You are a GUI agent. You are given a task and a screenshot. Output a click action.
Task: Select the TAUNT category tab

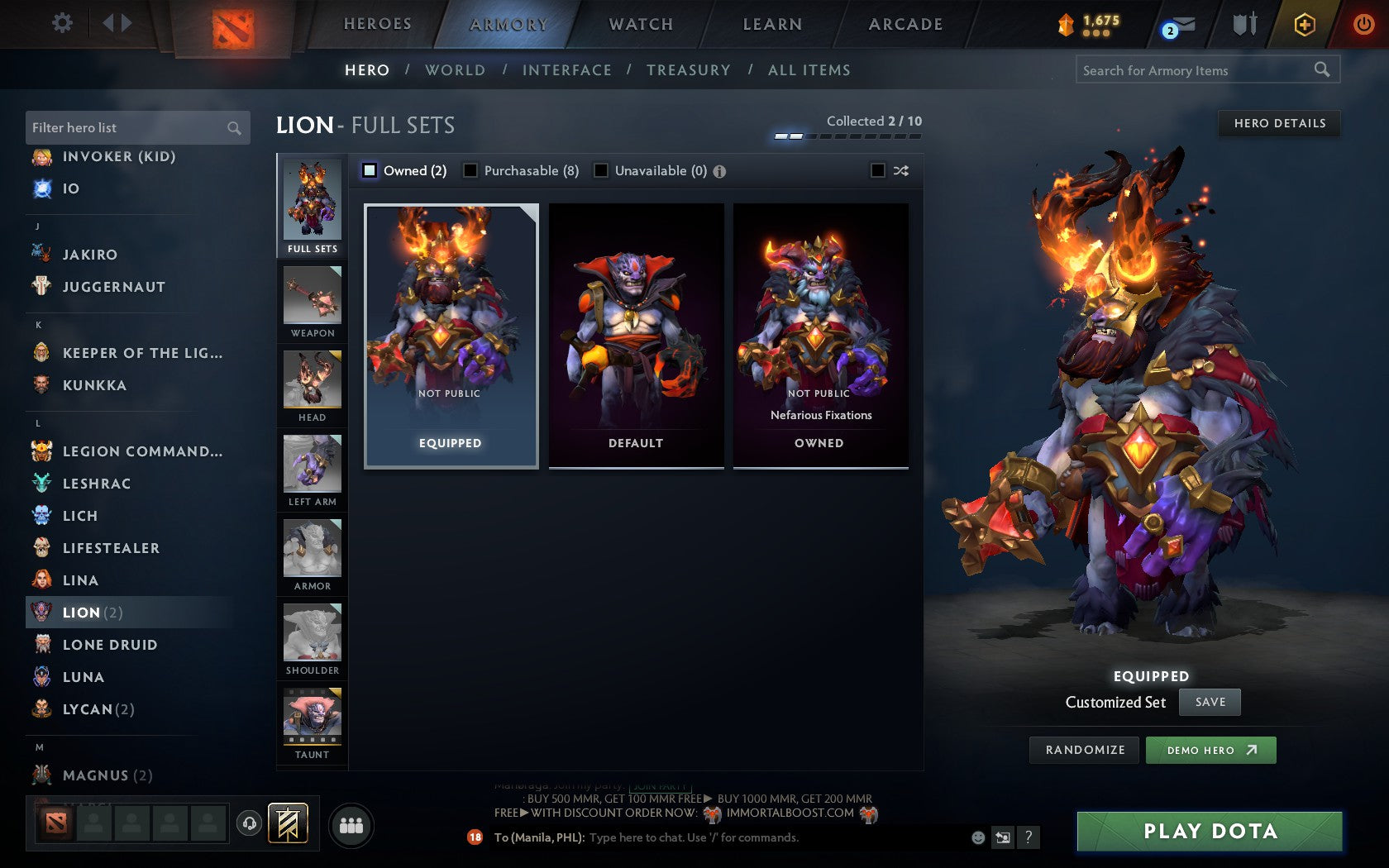[x=312, y=719]
